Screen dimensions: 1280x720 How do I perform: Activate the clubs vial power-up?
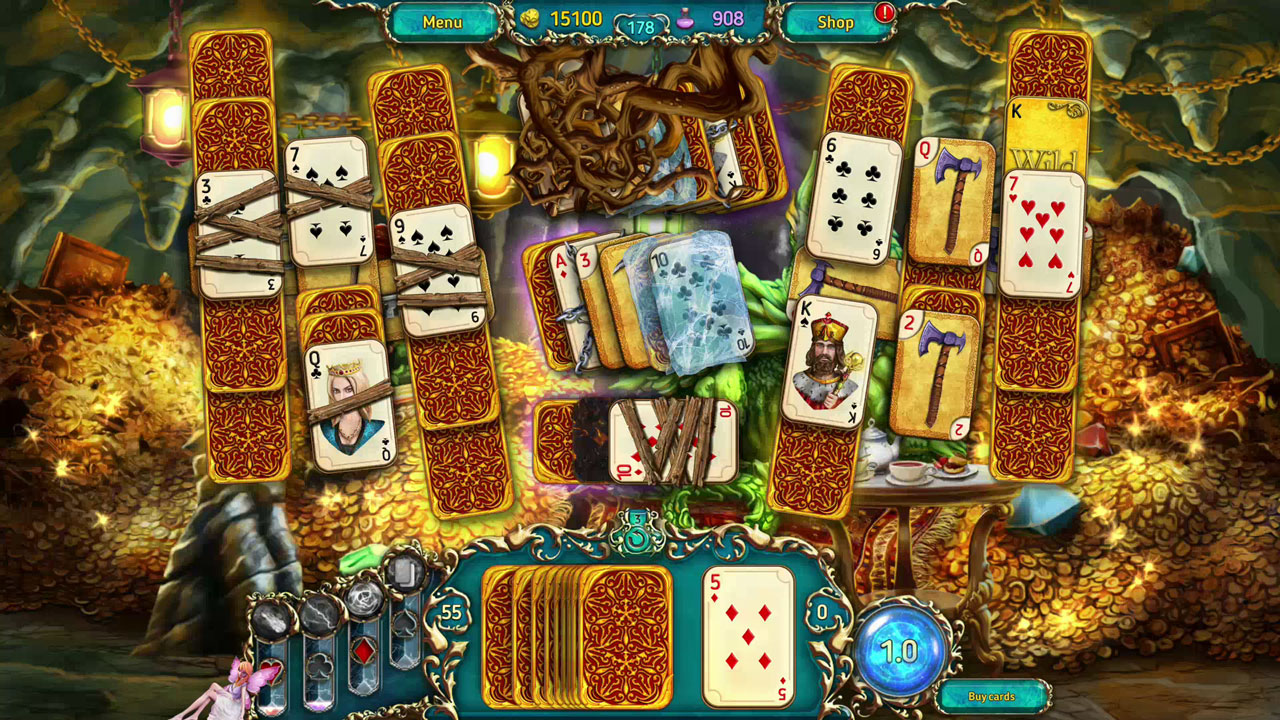pos(320,668)
